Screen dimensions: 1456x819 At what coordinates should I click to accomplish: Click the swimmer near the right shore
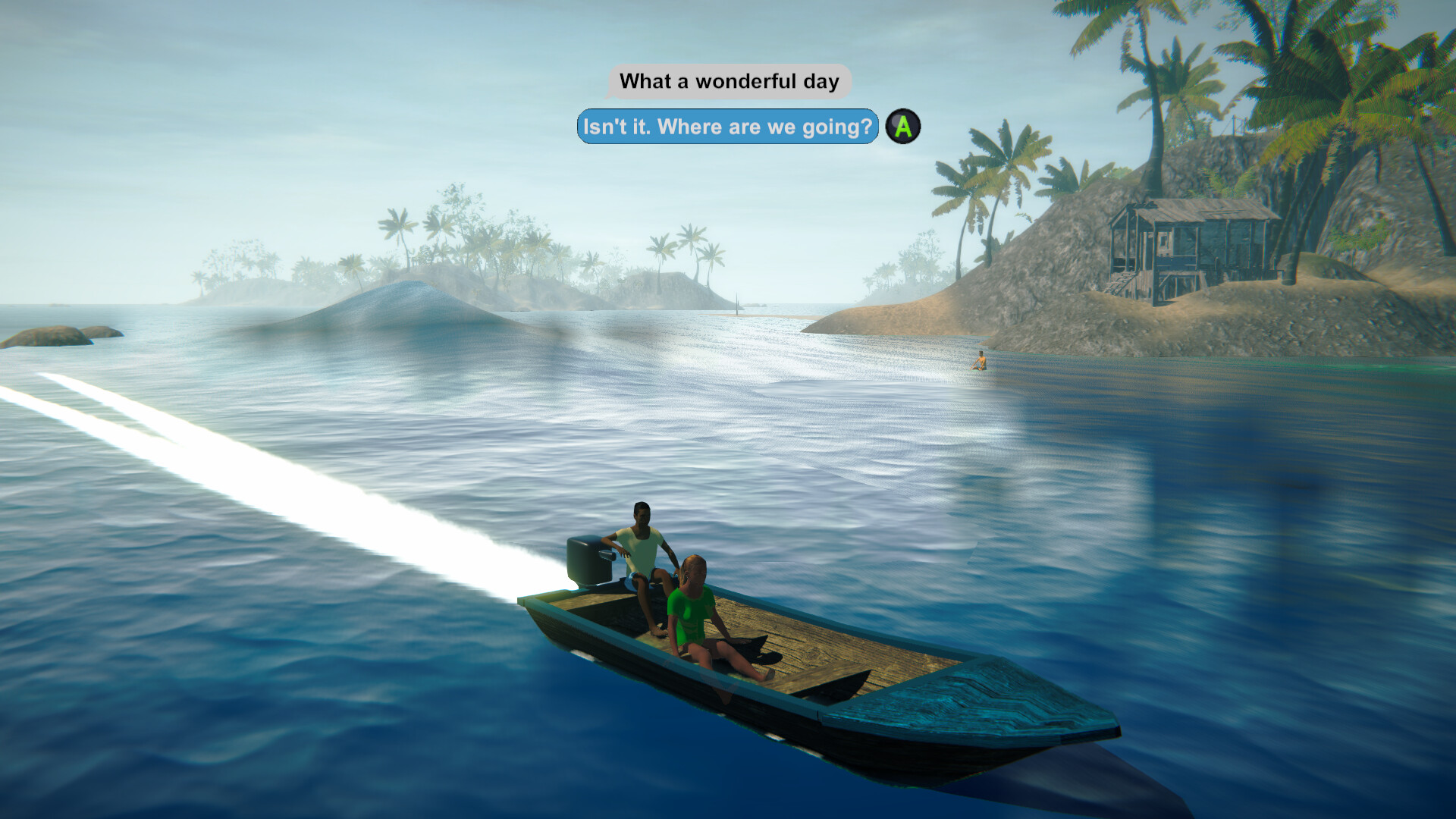pos(981,362)
